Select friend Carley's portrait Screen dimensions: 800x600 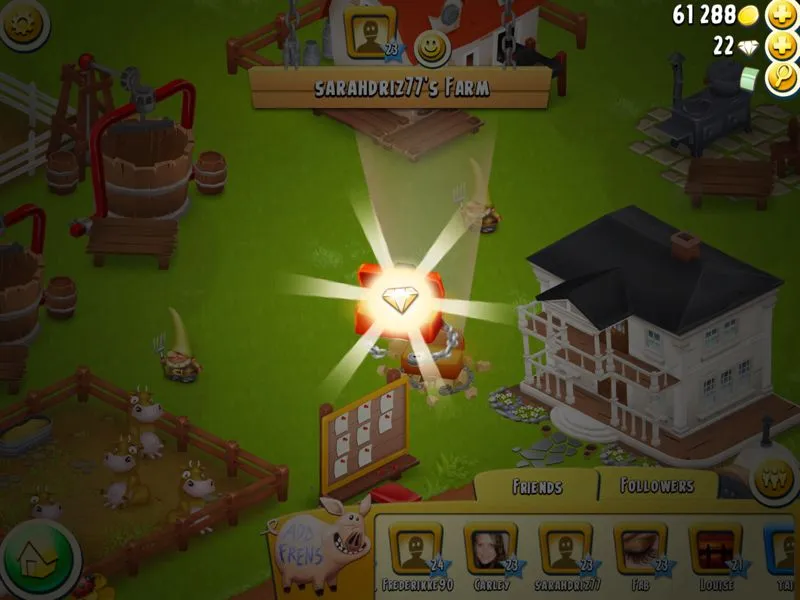pos(490,551)
